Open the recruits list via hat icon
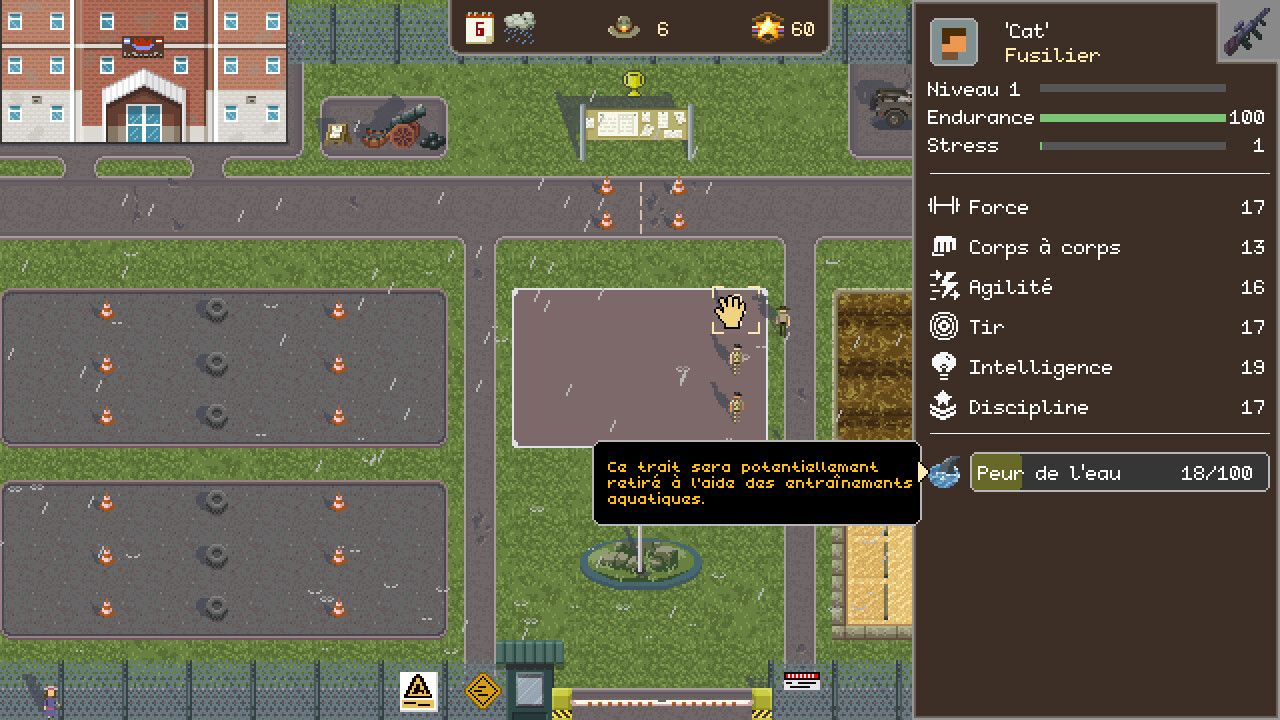The width and height of the screenshot is (1280, 720). 624,29
